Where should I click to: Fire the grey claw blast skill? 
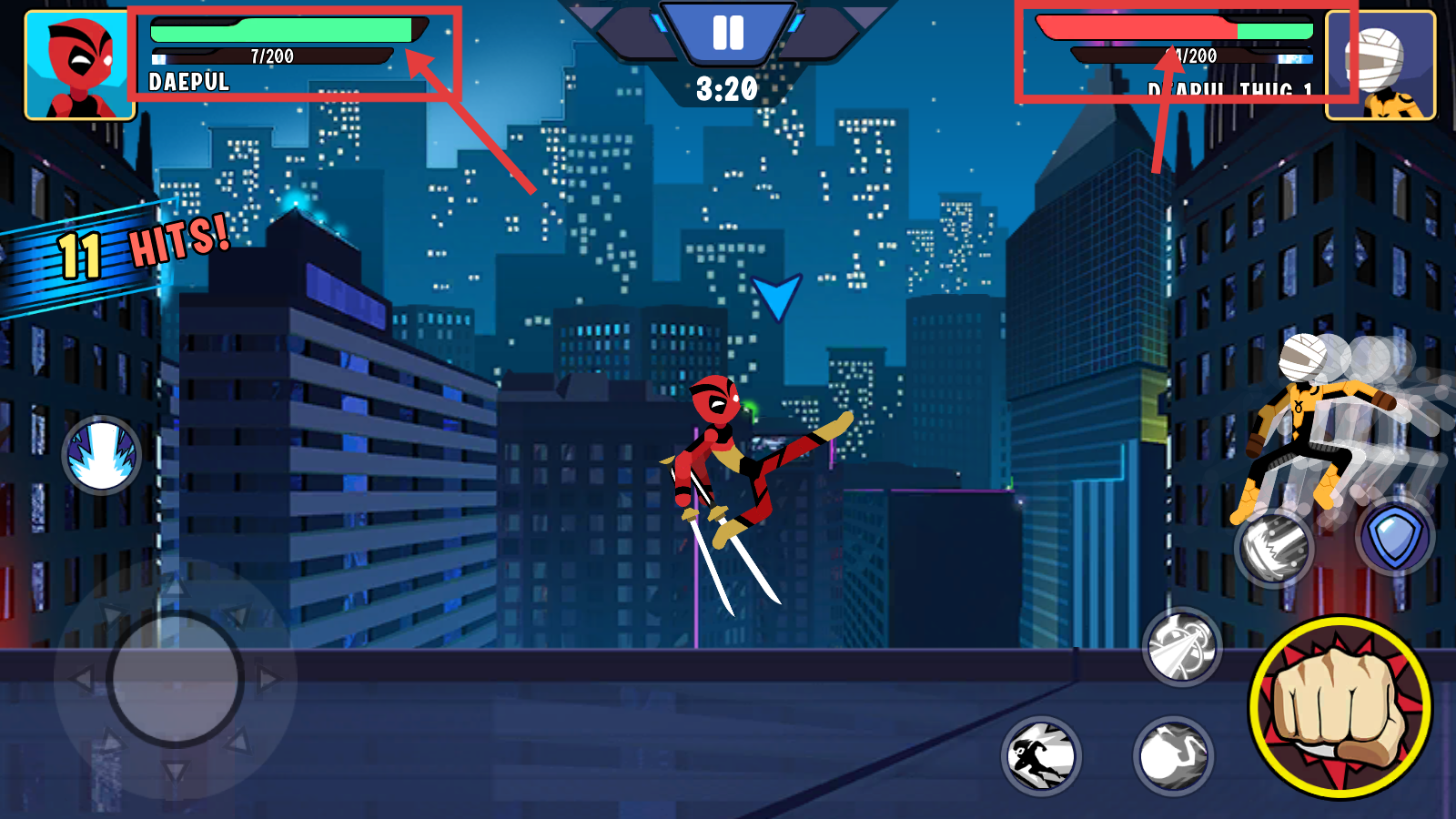(x=1274, y=548)
